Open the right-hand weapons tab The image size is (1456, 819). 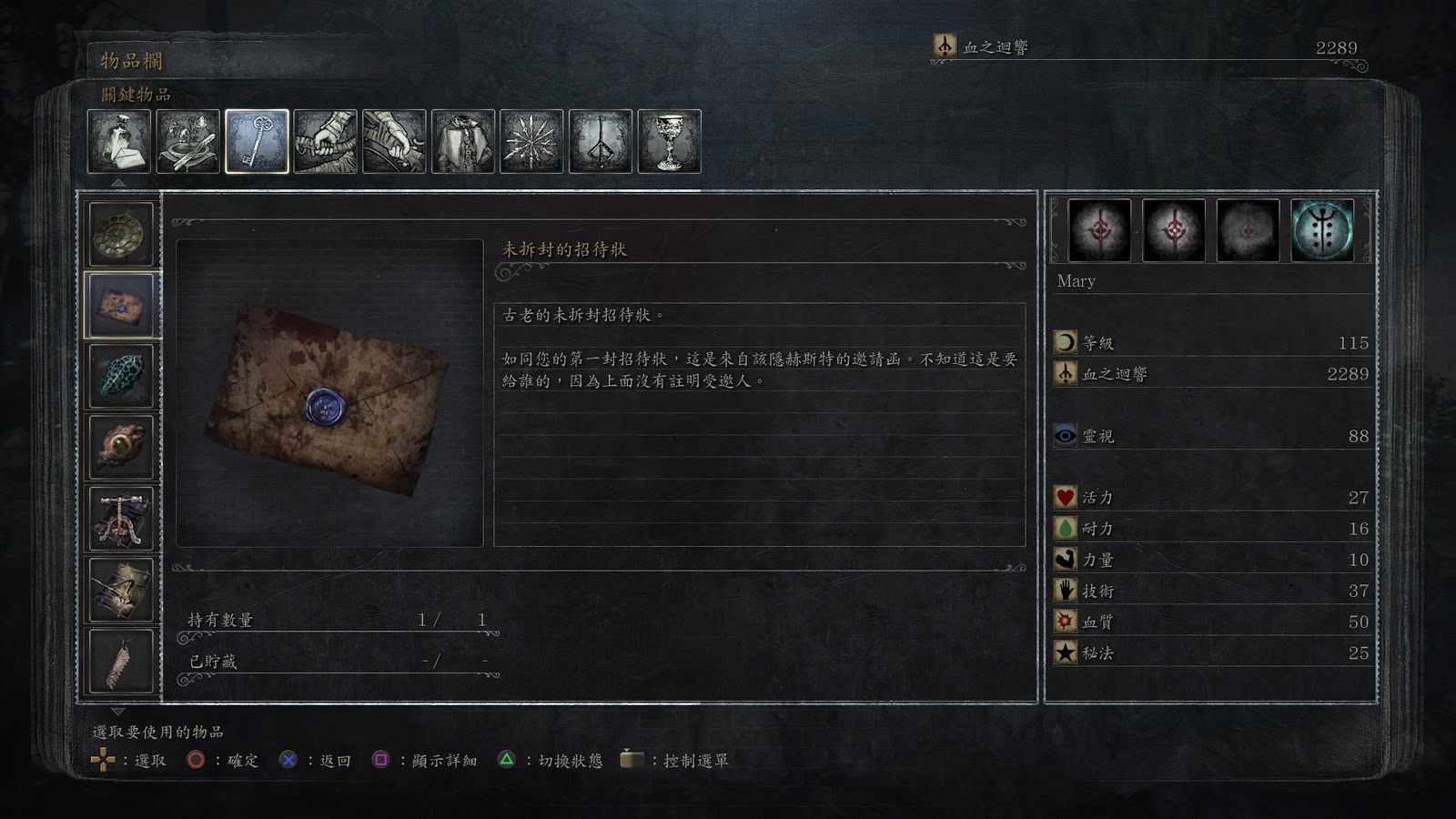pos(326,142)
